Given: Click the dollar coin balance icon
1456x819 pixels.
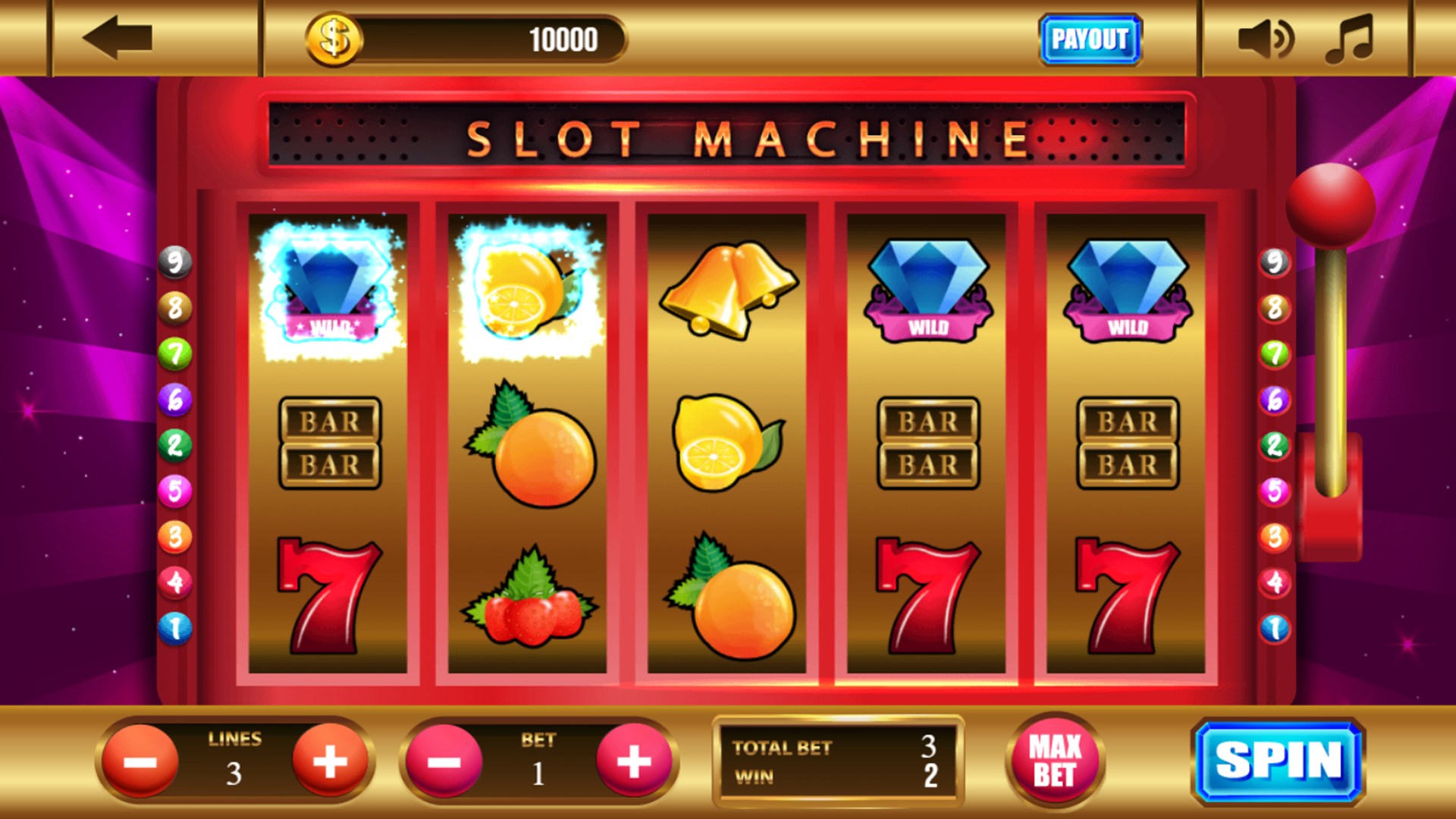Looking at the screenshot, I should (332, 39).
